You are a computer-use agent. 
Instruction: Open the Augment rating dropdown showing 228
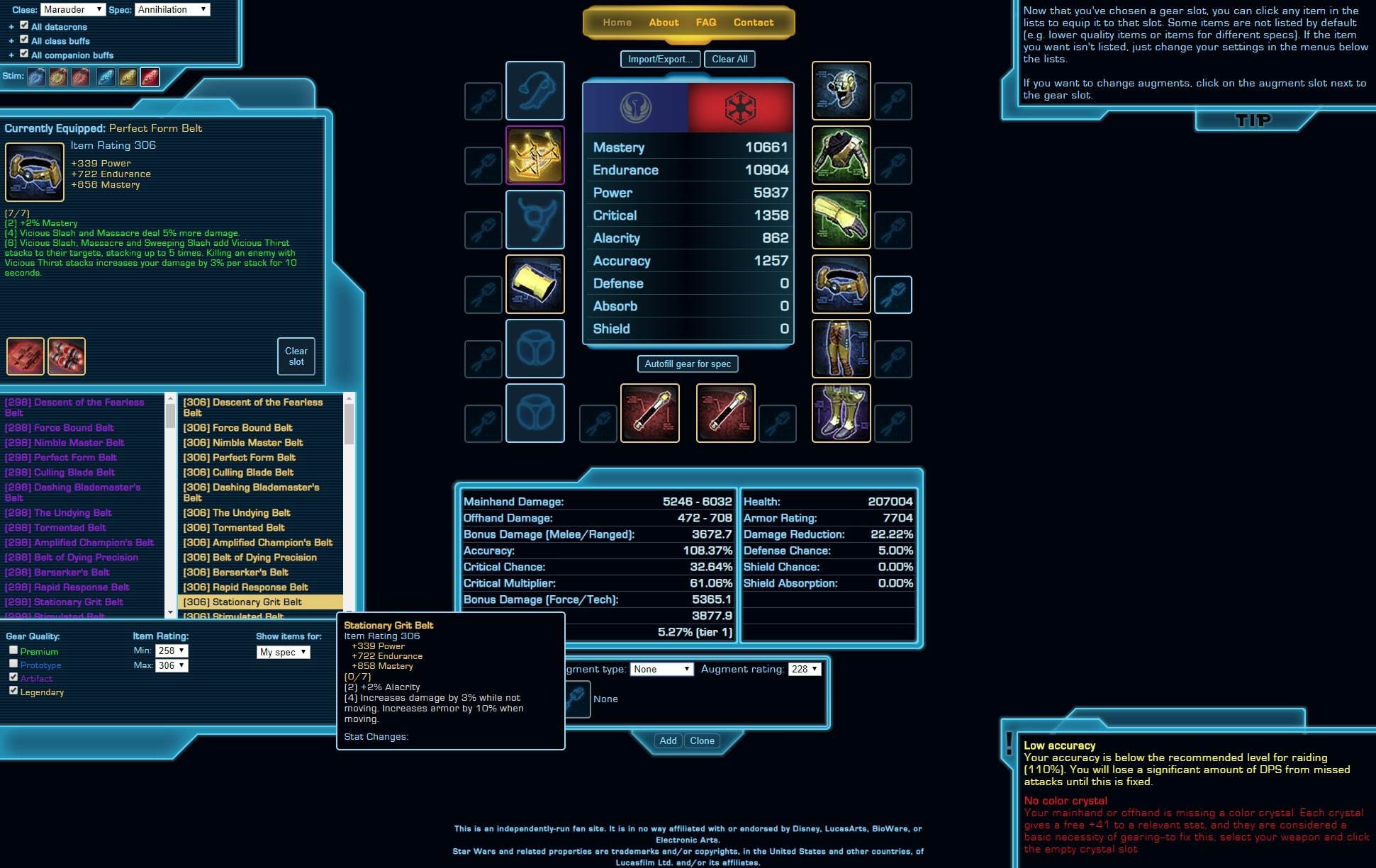[804, 668]
